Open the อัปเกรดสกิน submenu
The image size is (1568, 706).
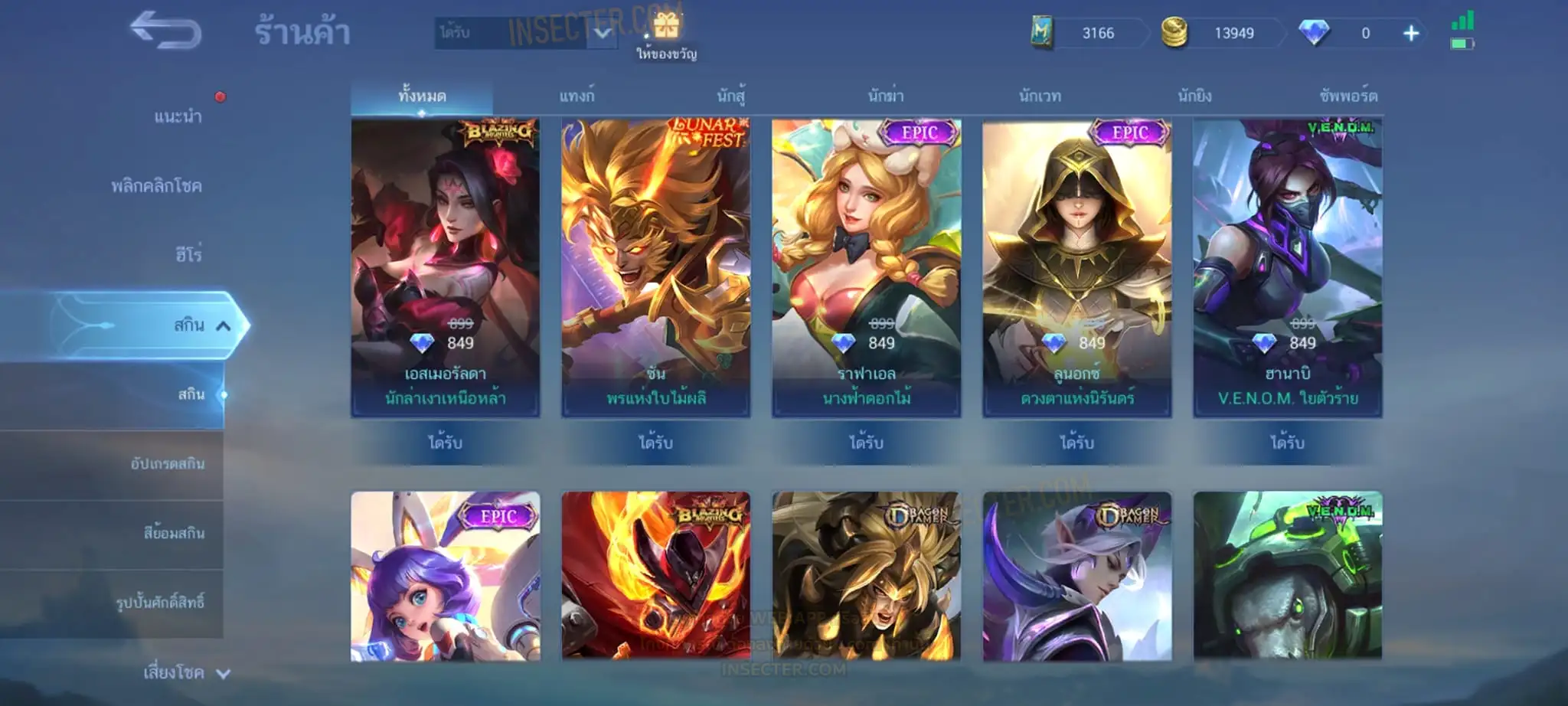pyautogui.click(x=167, y=464)
